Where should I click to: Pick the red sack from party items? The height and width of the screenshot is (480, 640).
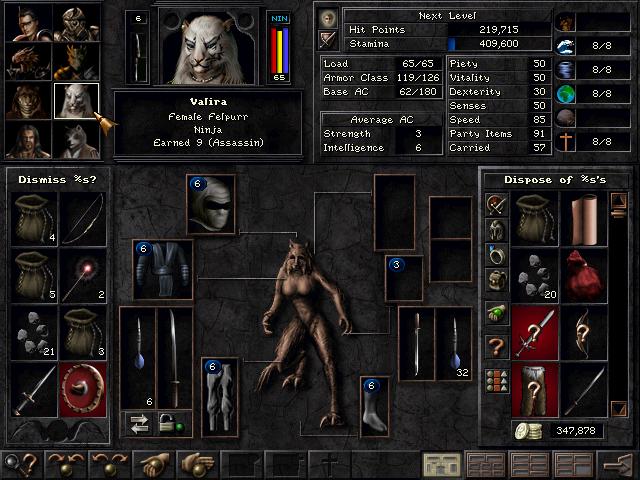point(584,273)
